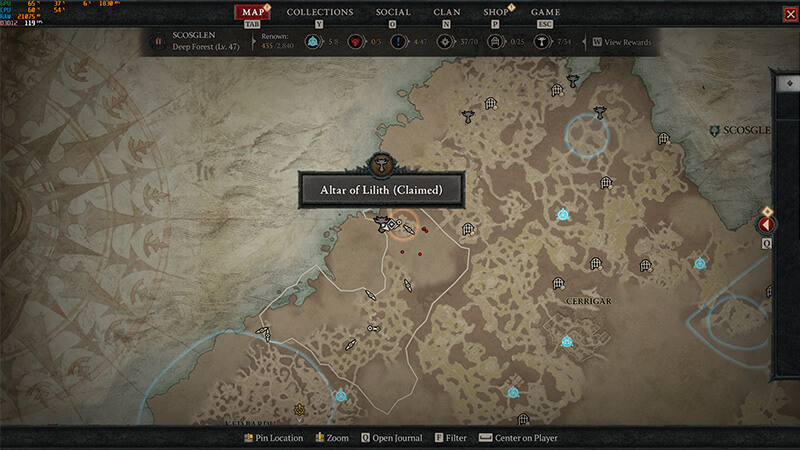Close the map screen with the red X
The image size is (800, 450).
pyautogui.click(x=780, y=14)
